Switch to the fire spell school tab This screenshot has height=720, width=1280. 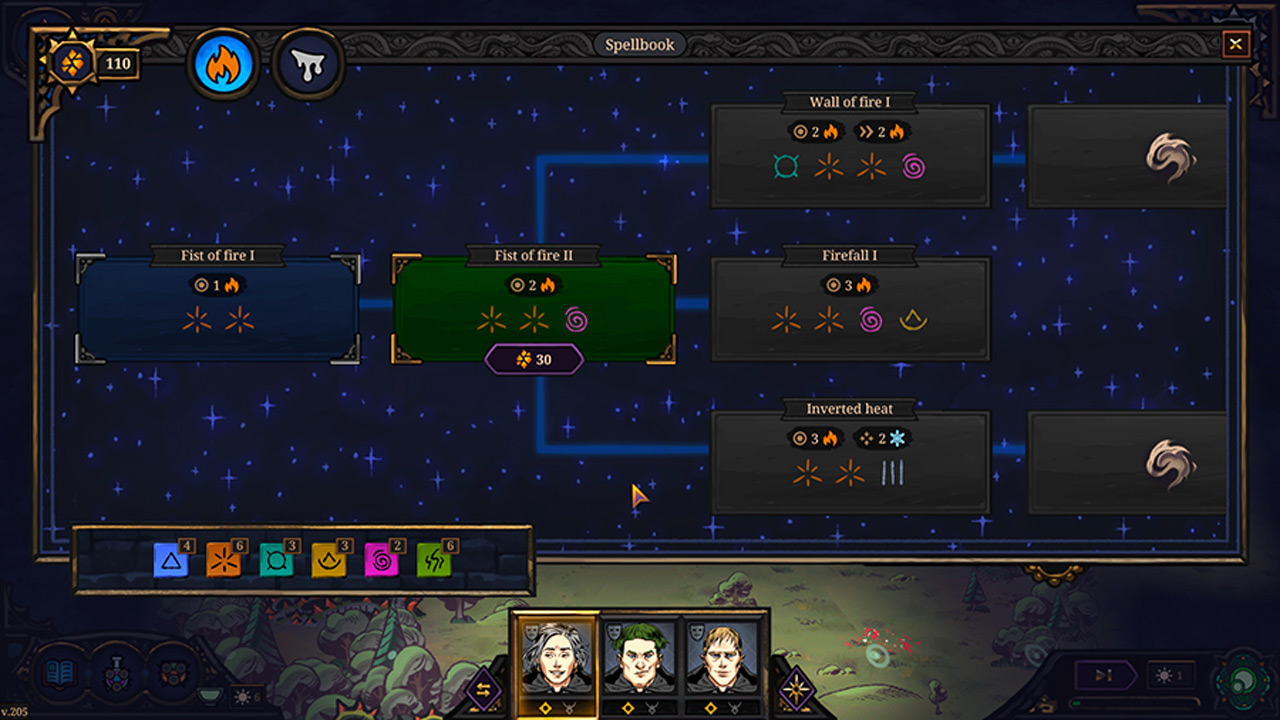(x=225, y=65)
